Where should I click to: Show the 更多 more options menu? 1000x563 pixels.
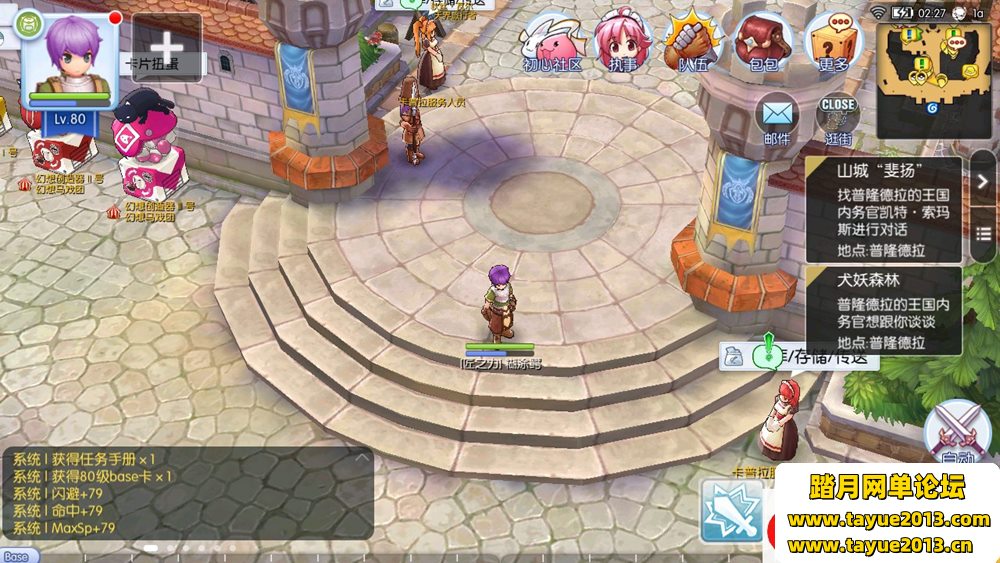[833, 43]
